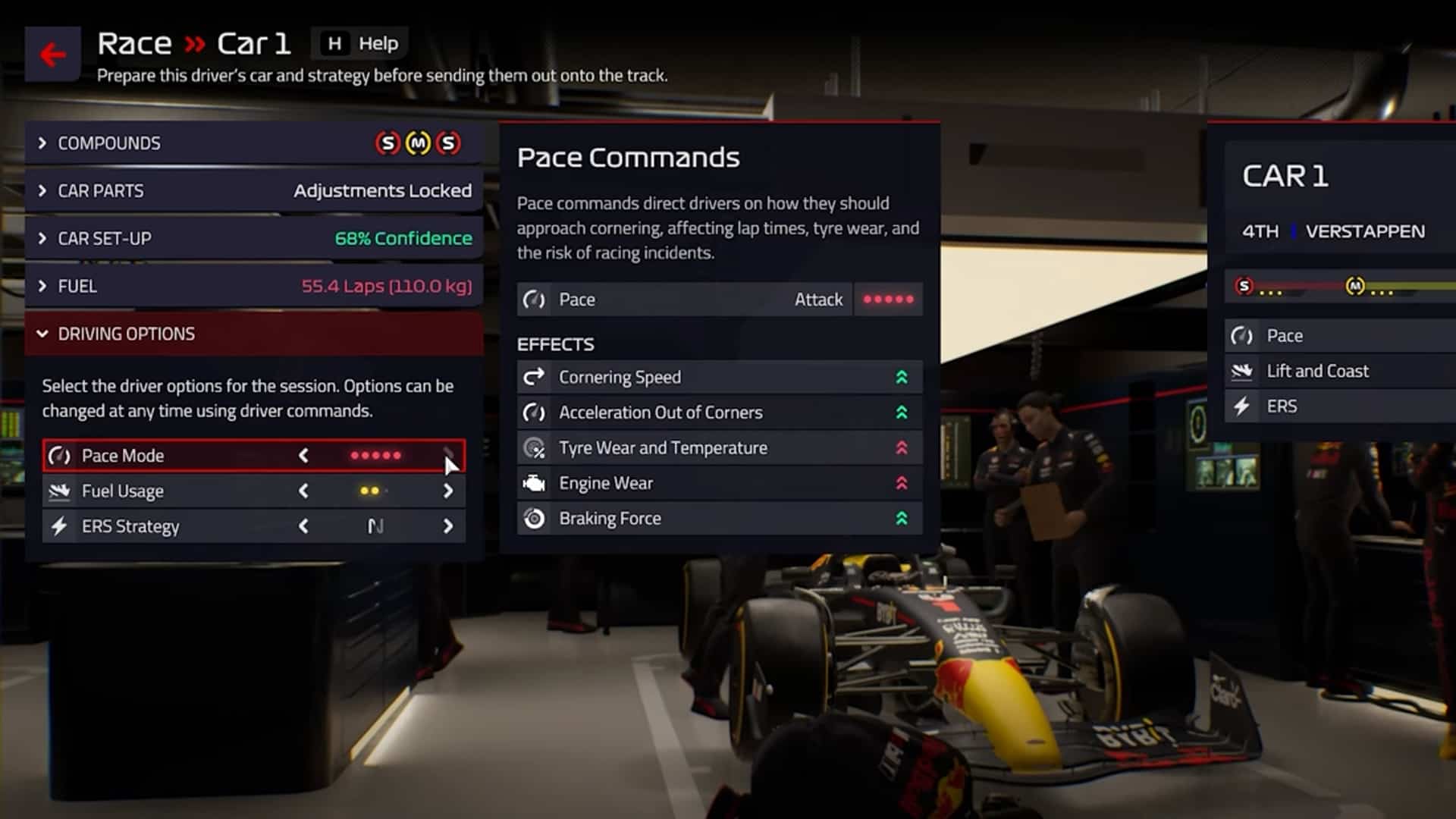1456x819 pixels.
Task: Open the Help menu
Action: (x=359, y=43)
